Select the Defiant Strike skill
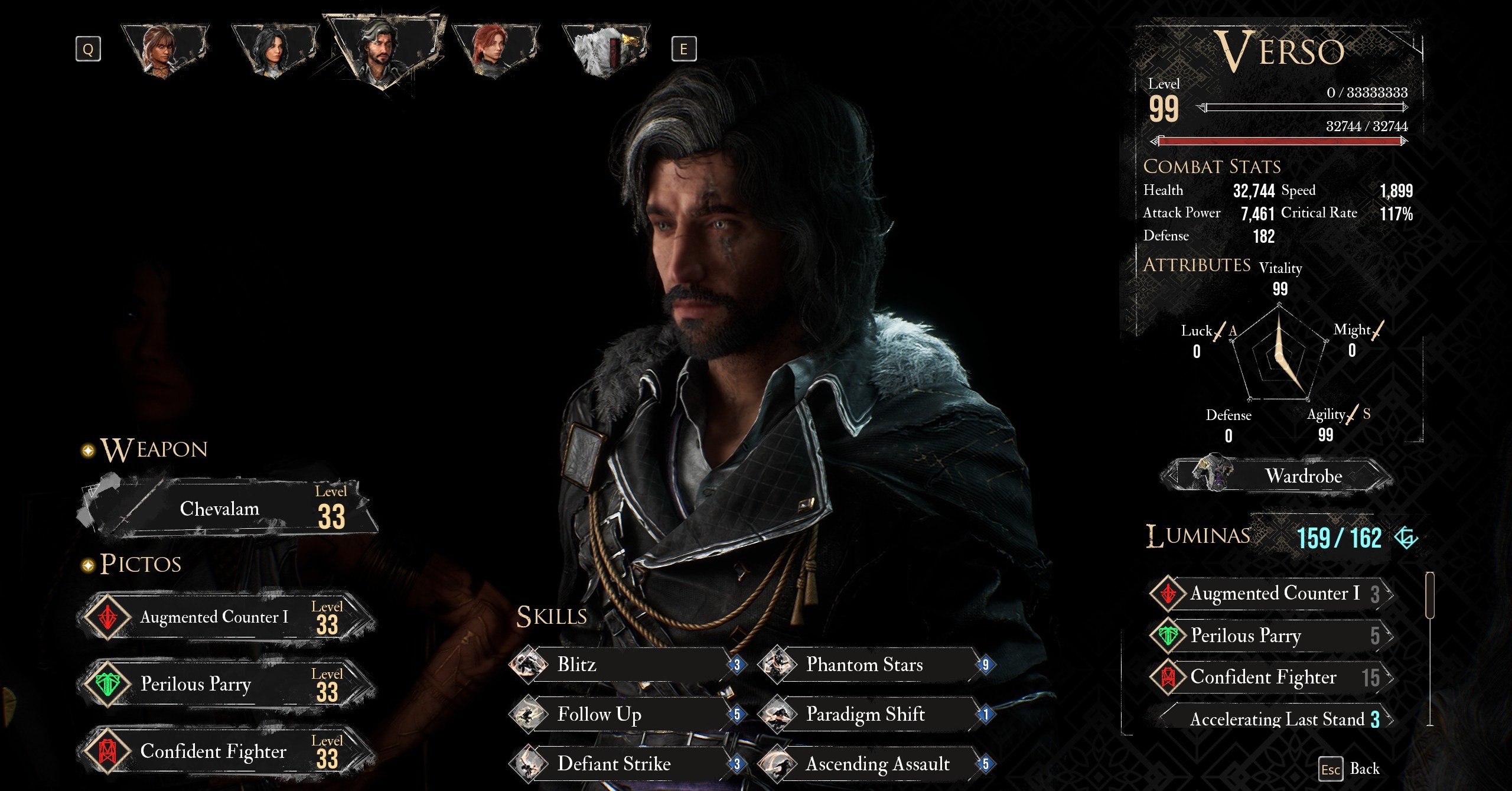The height and width of the screenshot is (791, 1512). [626, 764]
